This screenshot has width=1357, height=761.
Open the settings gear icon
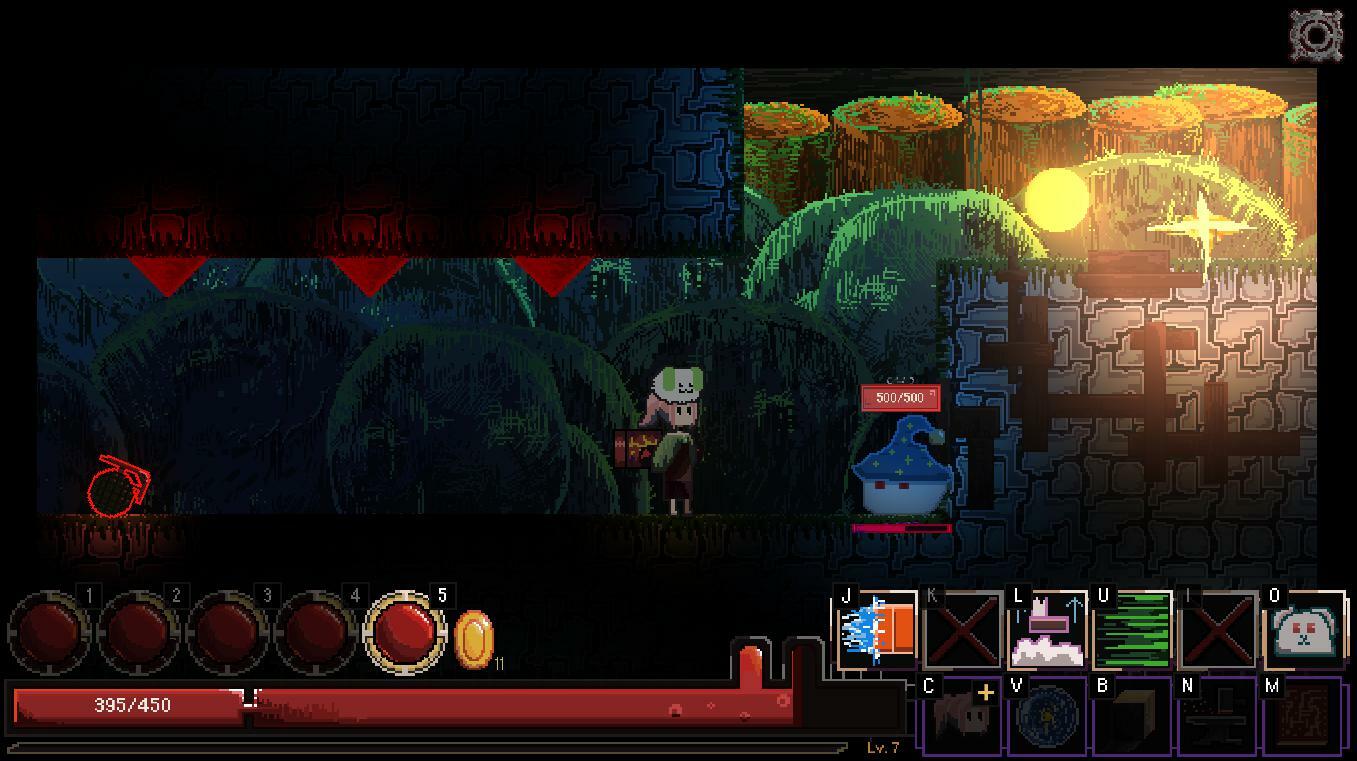coord(1316,36)
